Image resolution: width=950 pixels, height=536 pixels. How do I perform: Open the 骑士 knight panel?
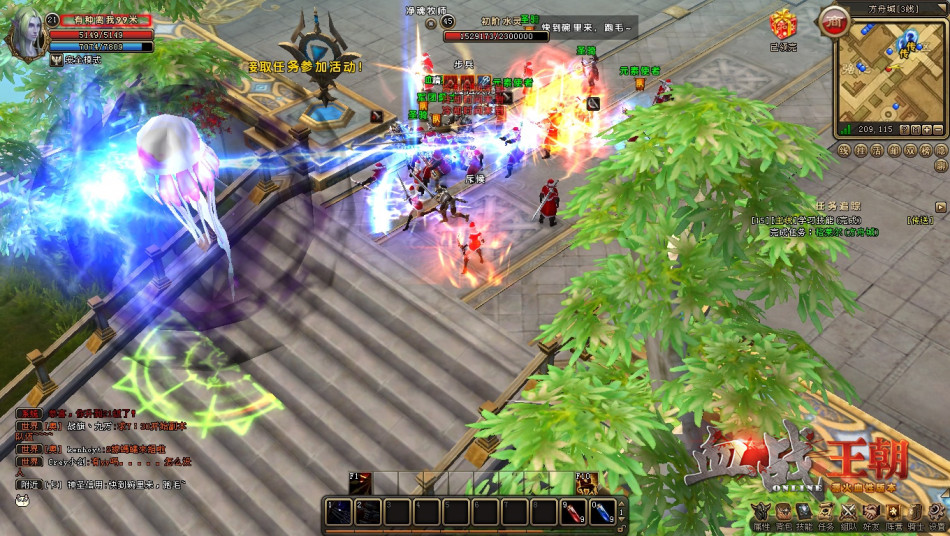pos(914,513)
